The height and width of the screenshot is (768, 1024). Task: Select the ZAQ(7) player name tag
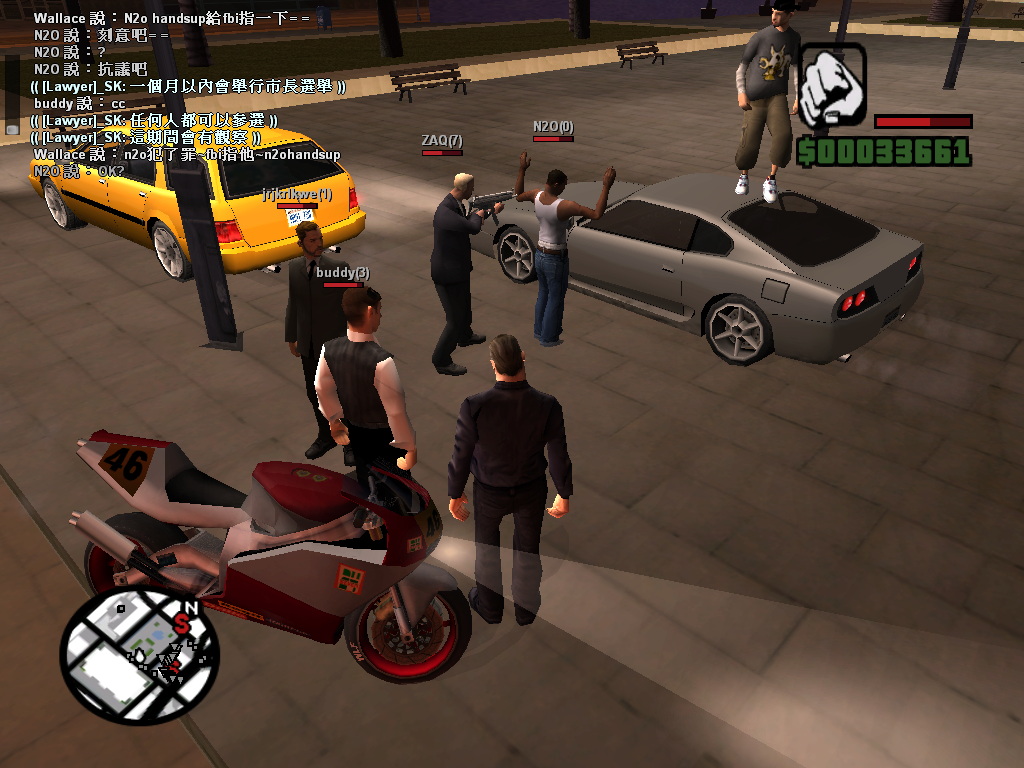click(442, 140)
